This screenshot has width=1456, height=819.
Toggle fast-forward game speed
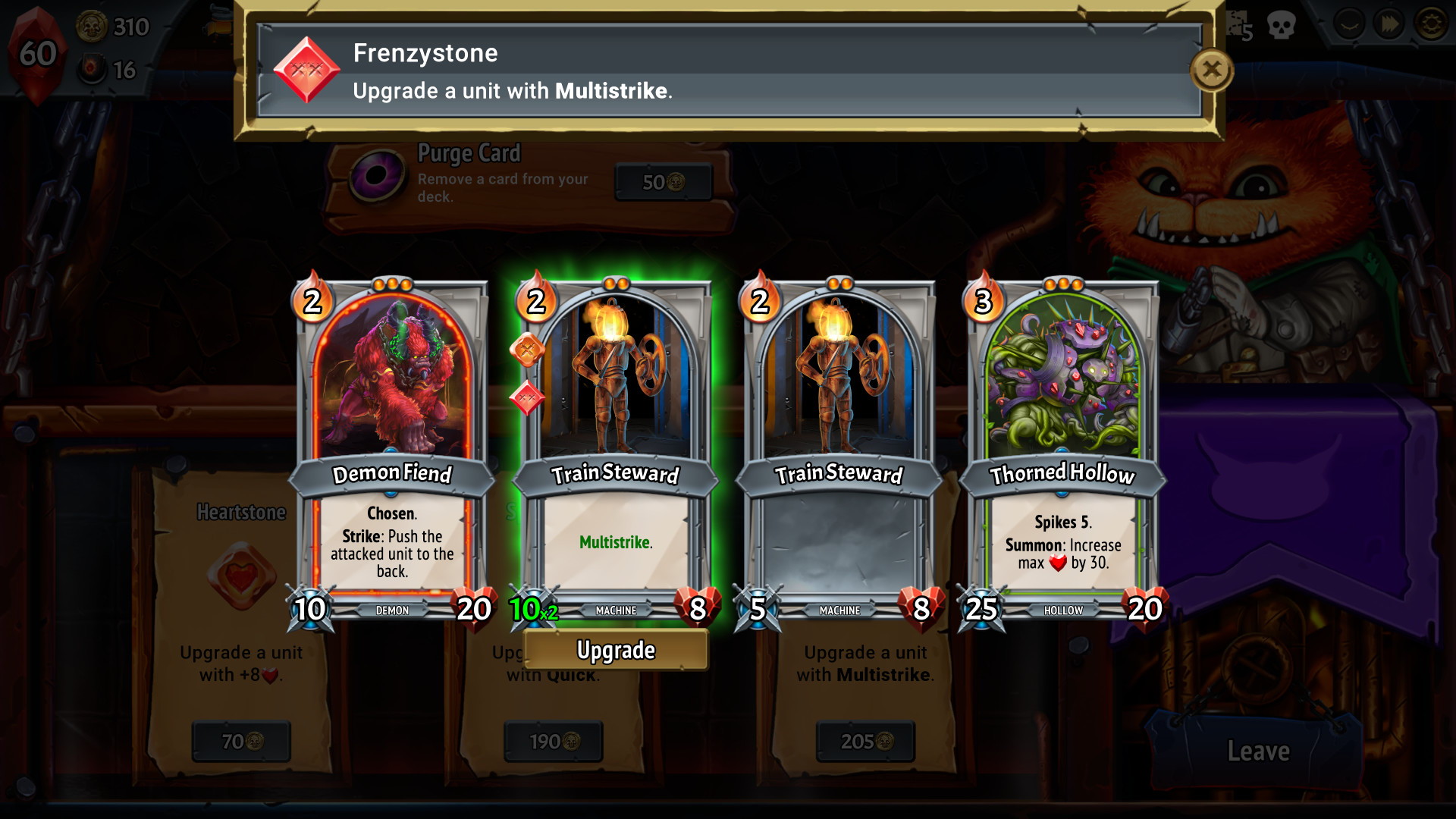point(1388,24)
